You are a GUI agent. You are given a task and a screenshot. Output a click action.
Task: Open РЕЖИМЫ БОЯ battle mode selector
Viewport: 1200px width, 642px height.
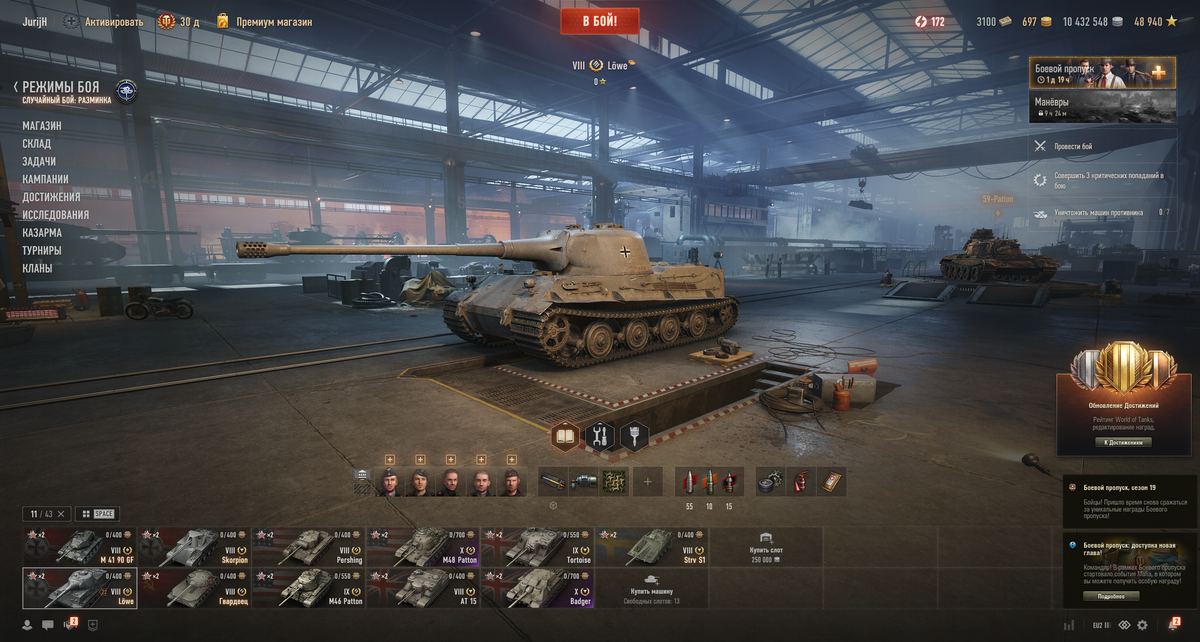[60, 87]
